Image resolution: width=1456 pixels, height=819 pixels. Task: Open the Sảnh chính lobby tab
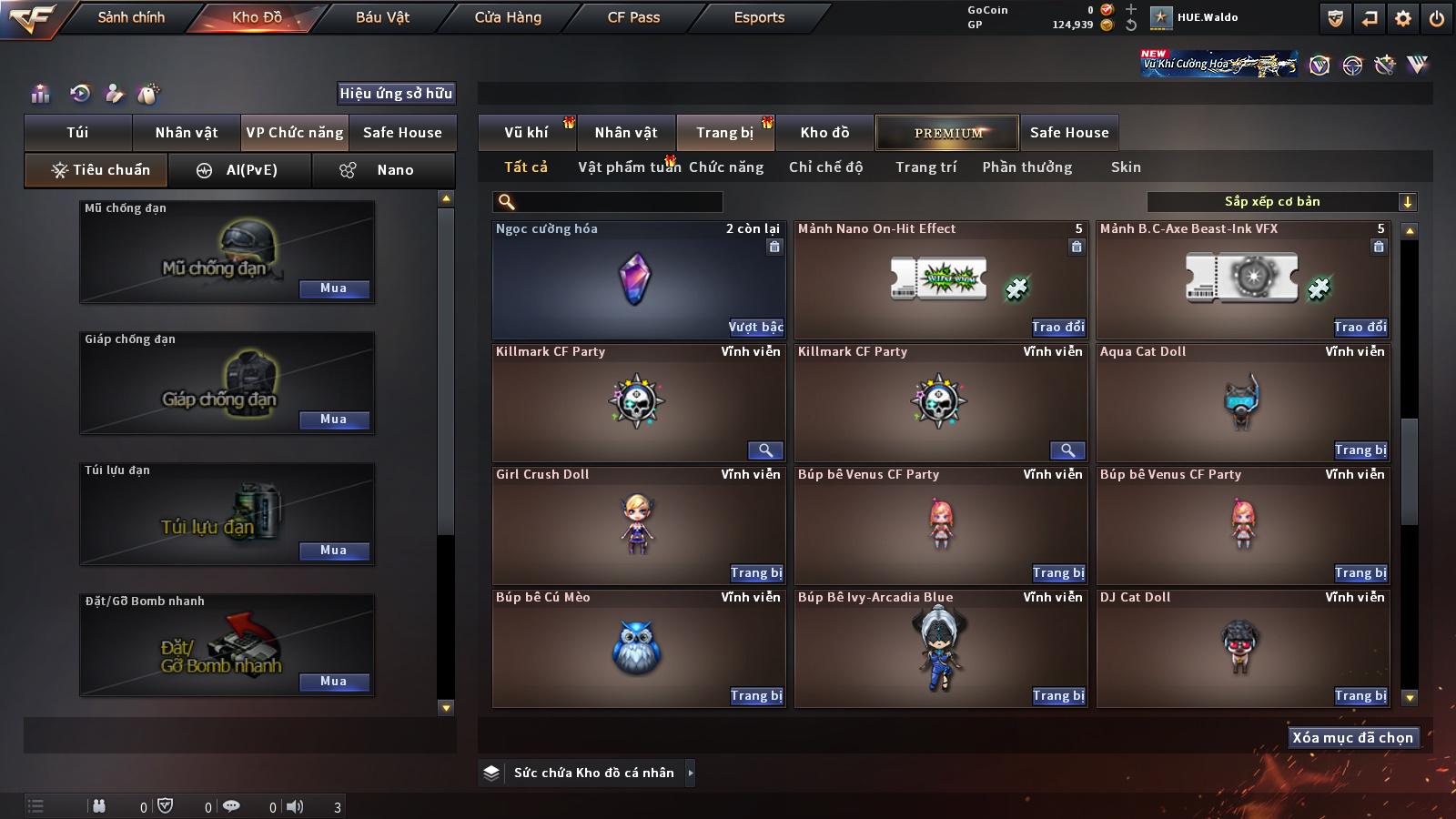tap(131, 17)
